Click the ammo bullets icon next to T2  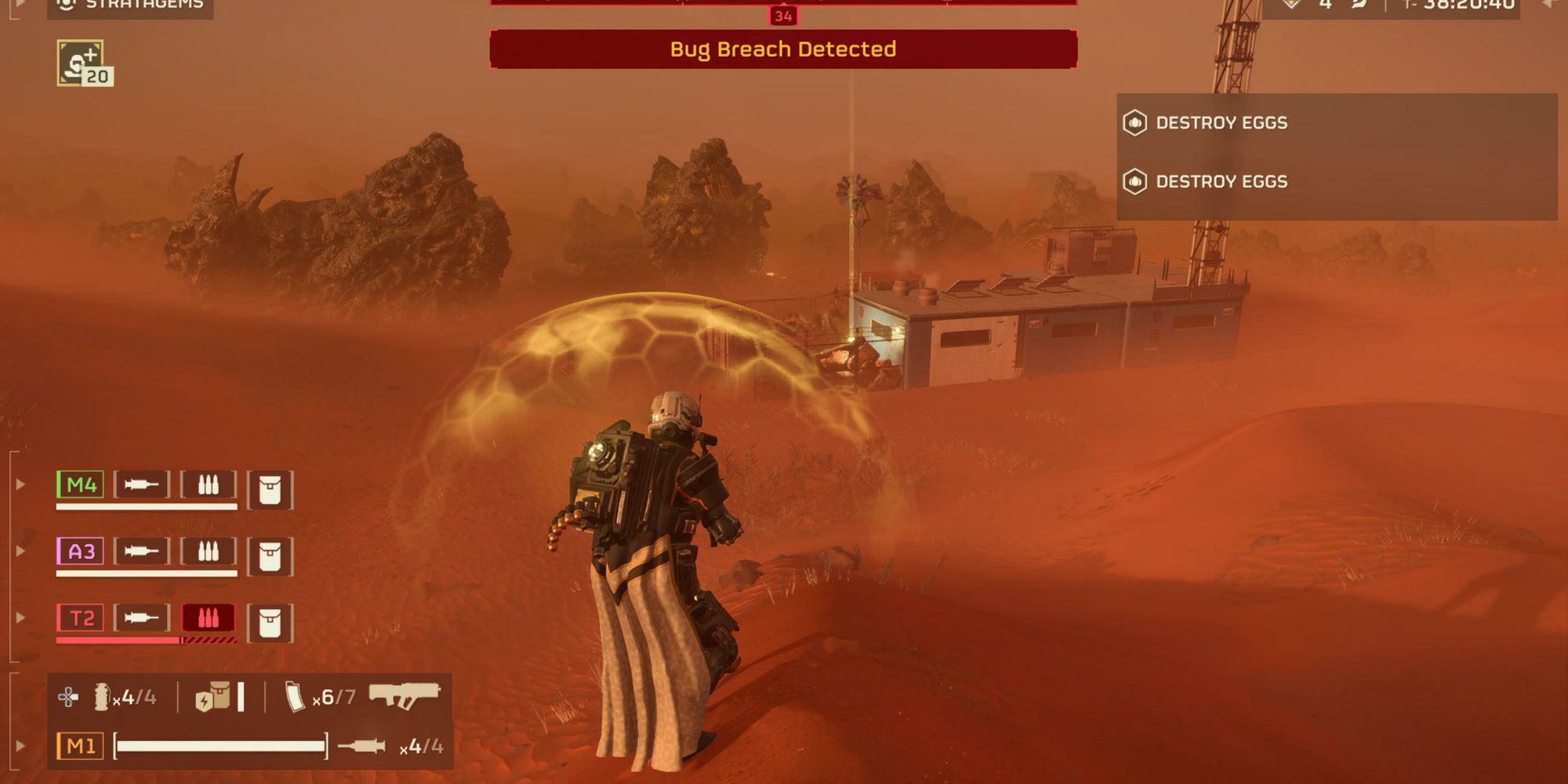(209, 617)
